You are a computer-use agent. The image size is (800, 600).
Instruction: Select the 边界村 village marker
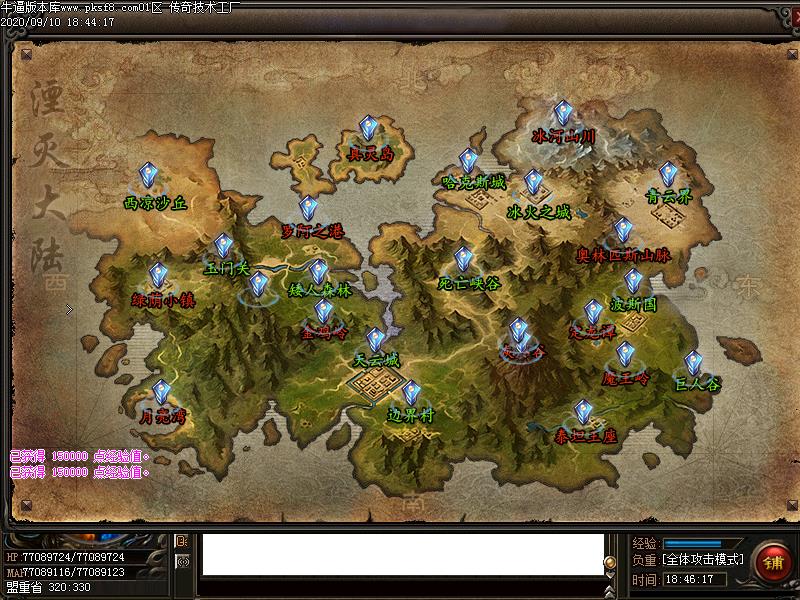tap(410, 393)
